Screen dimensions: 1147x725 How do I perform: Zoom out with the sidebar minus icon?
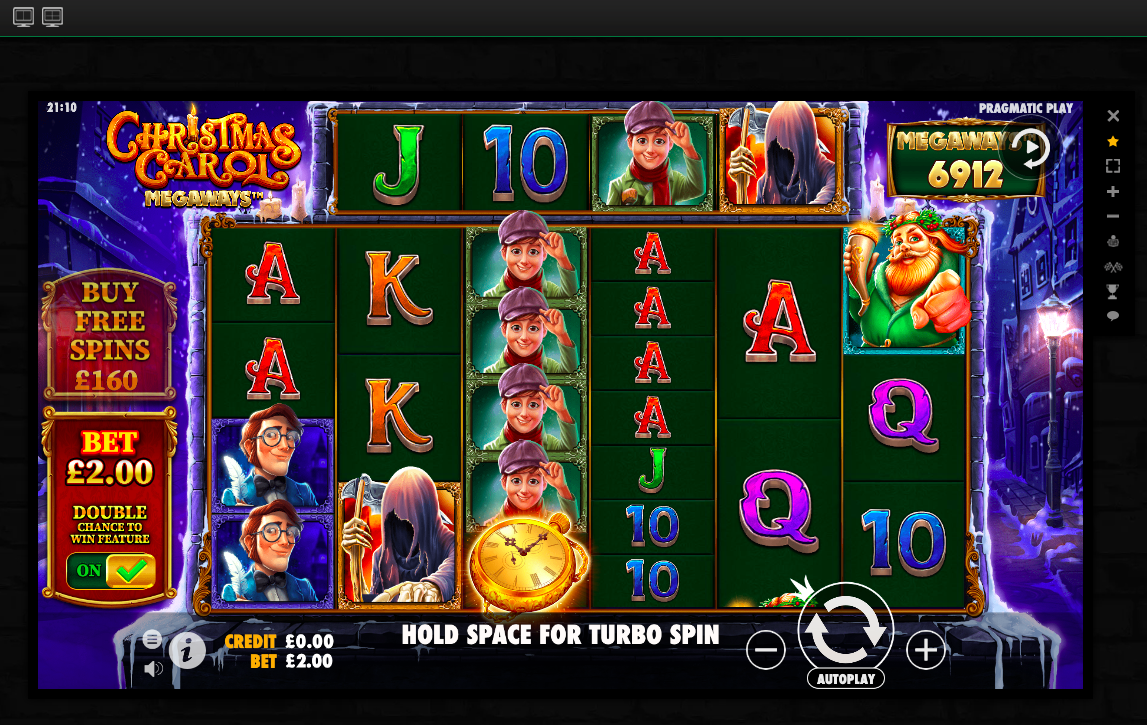coord(1113,216)
